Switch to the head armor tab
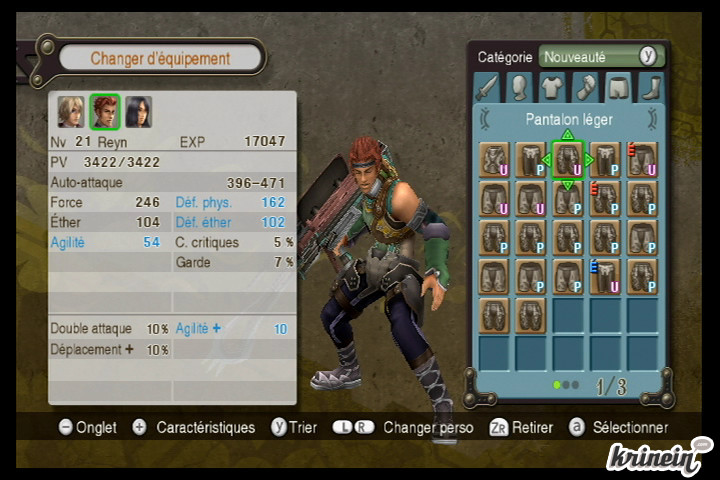The width and height of the screenshot is (720, 480). coord(519,88)
